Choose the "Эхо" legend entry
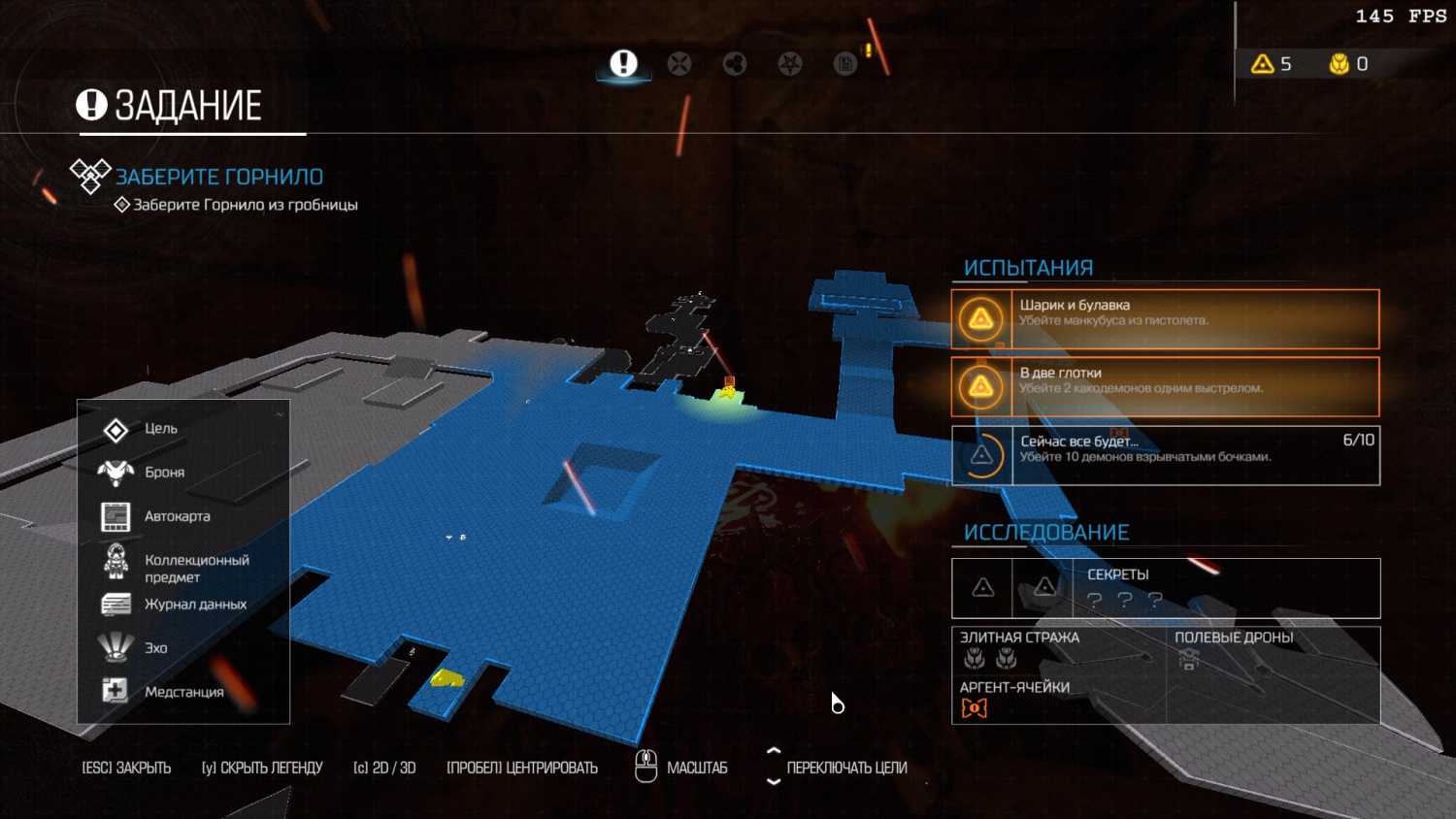 coord(155,648)
